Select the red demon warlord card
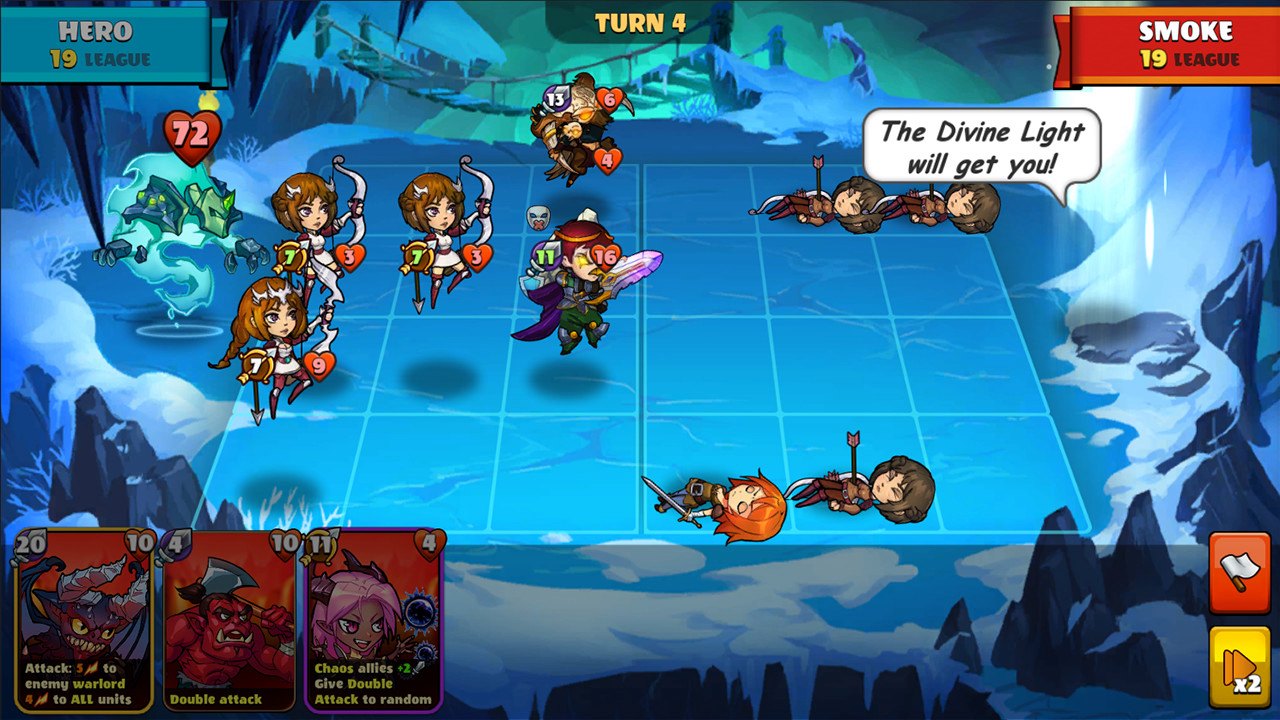The width and height of the screenshot is (1280, 720). [x=85, y=620]
